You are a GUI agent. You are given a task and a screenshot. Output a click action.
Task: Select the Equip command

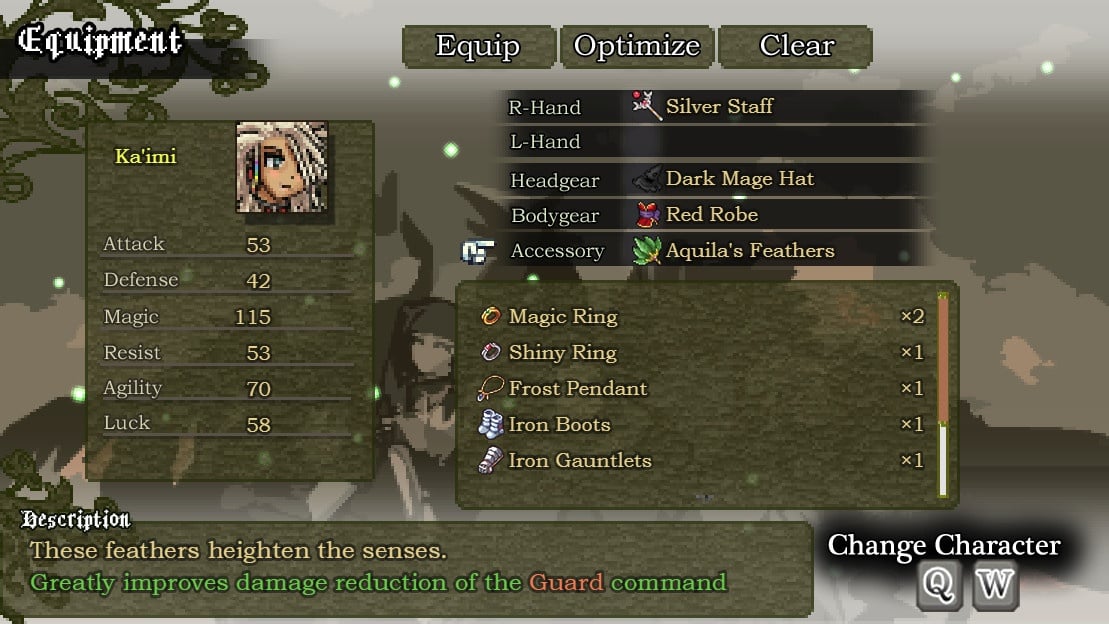478,47
